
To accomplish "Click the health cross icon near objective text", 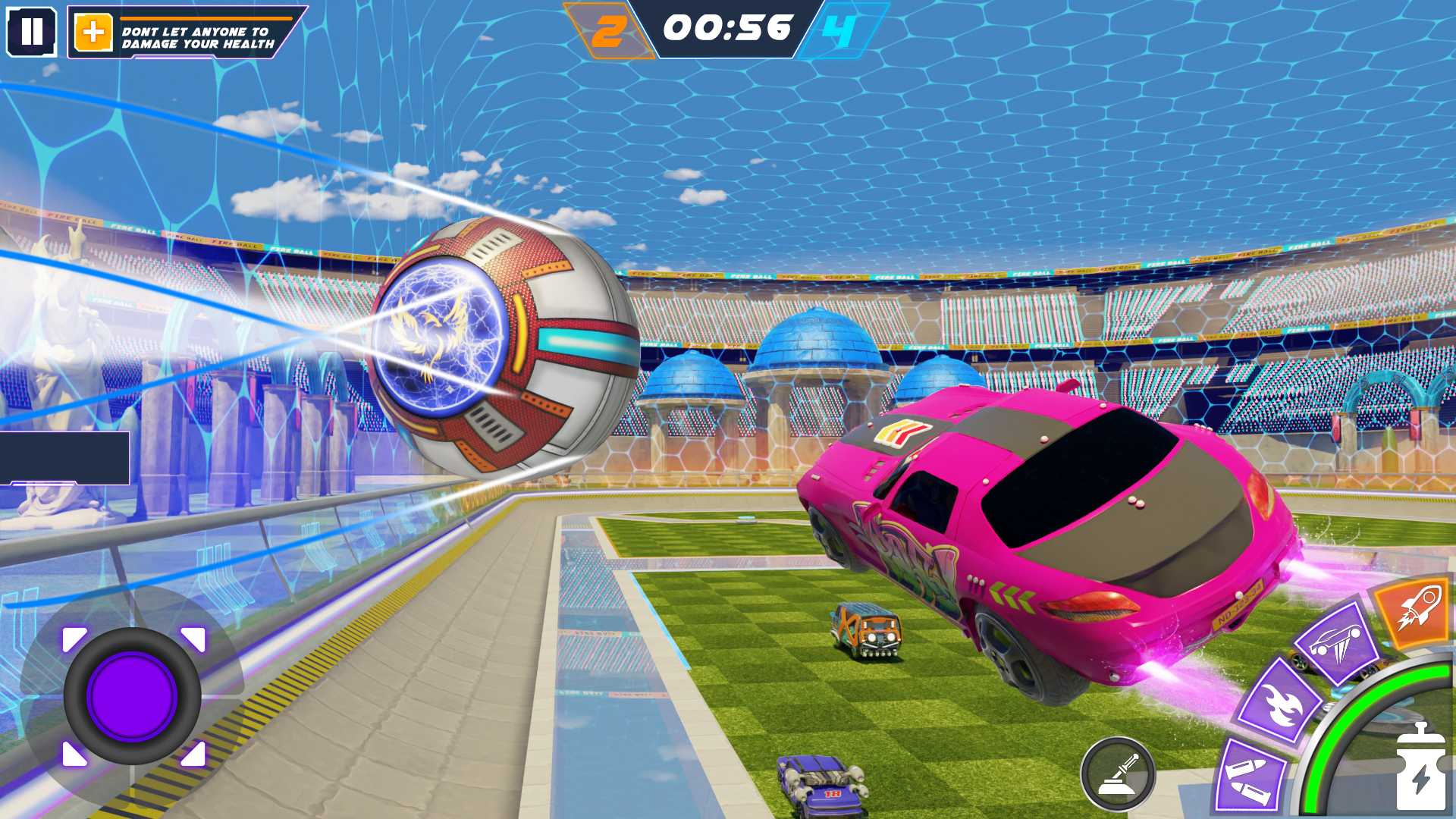I will [93, 32].
